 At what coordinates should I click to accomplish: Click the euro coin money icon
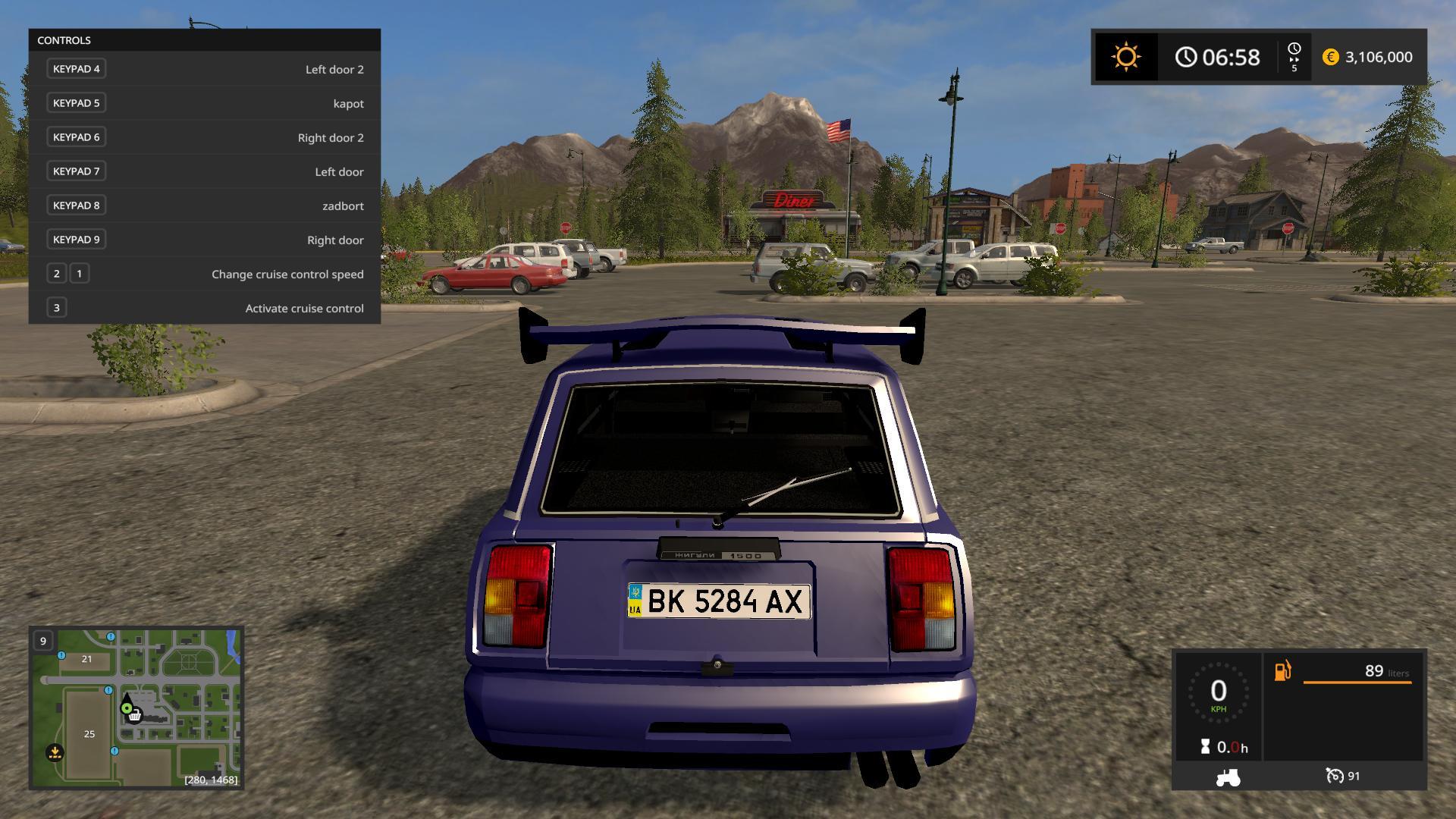(1330, 57)
